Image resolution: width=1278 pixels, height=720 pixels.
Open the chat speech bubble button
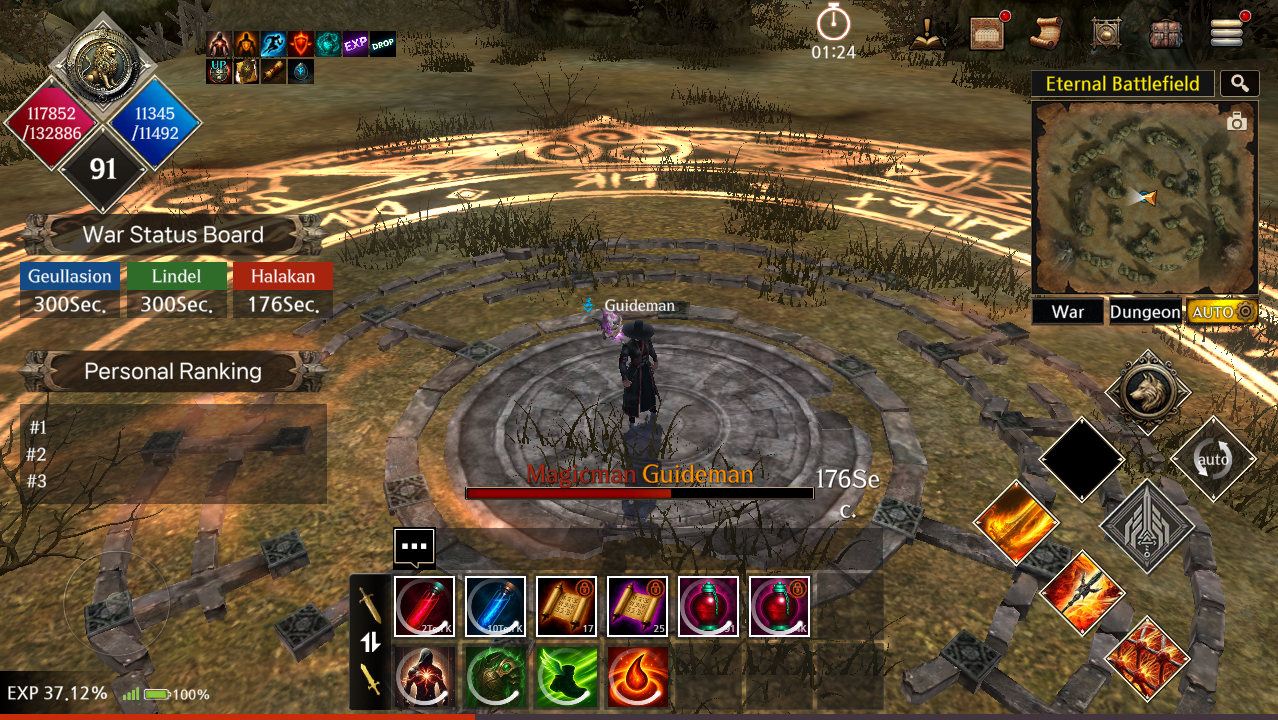click(x=414, y=547)
